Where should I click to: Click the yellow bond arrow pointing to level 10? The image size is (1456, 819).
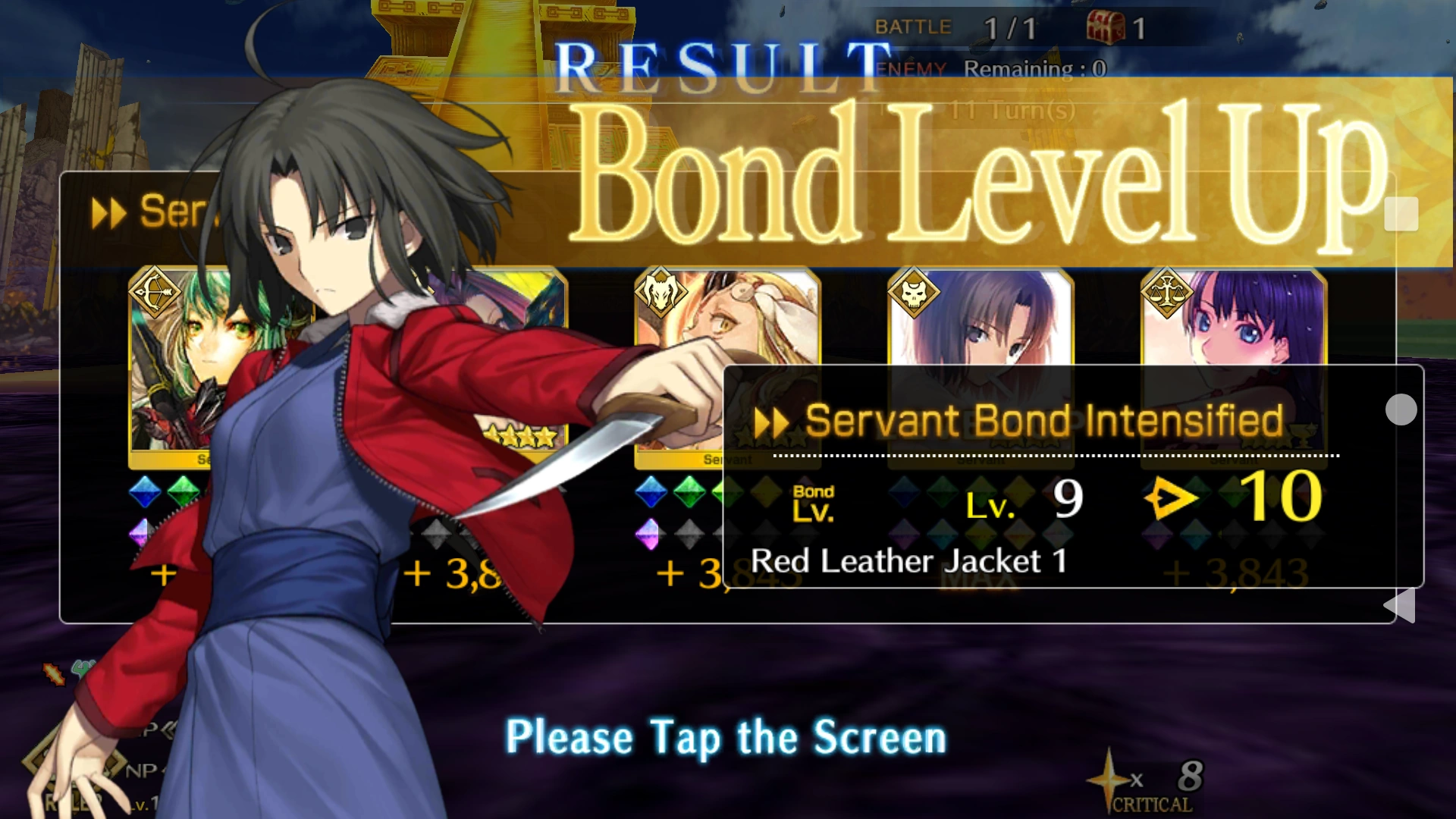pyautogui.click(x=1174, y=500)
